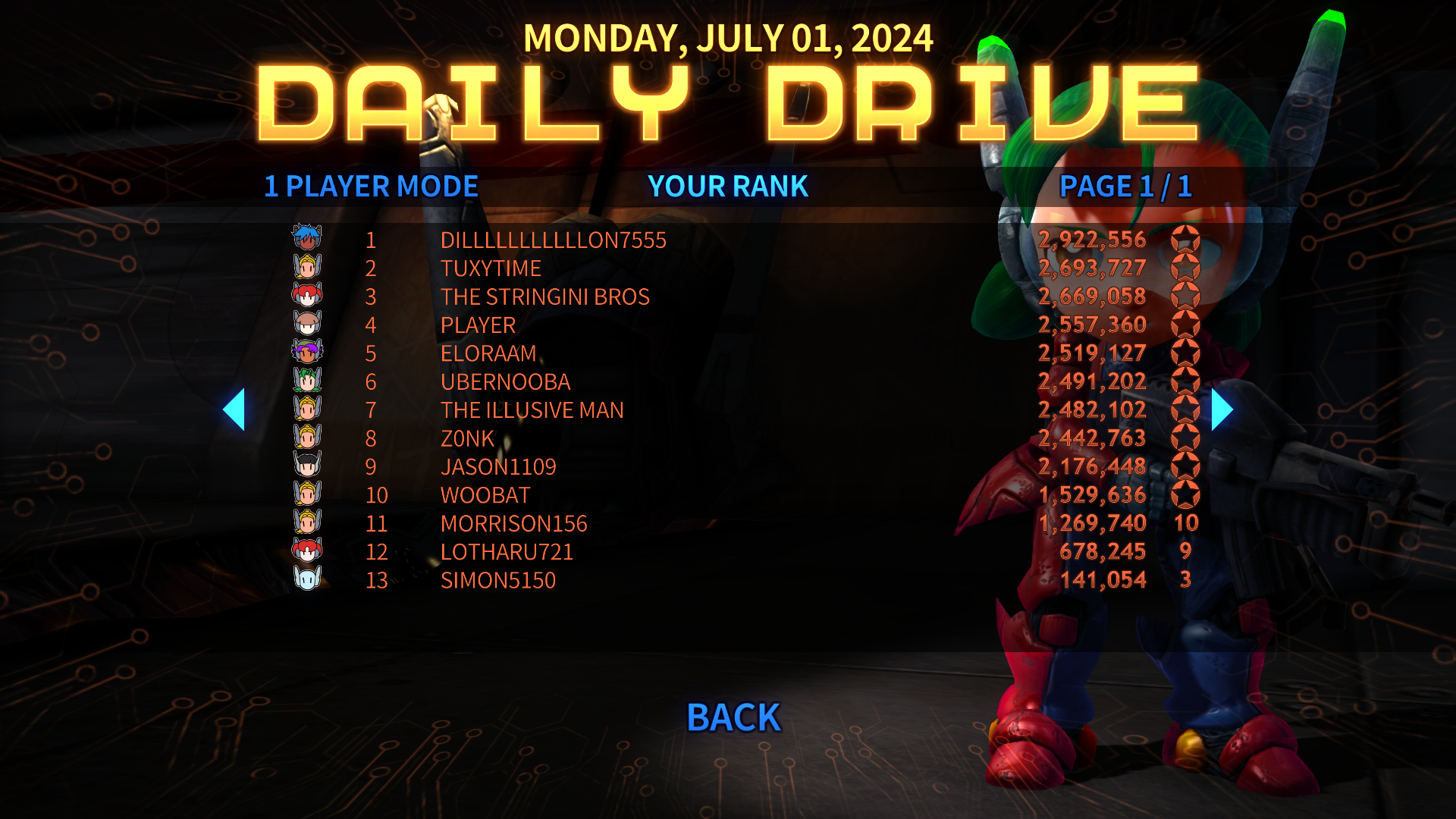Select the MORRISON156 leaderboard entry
1456x819 pixels.
pos(514,523)
